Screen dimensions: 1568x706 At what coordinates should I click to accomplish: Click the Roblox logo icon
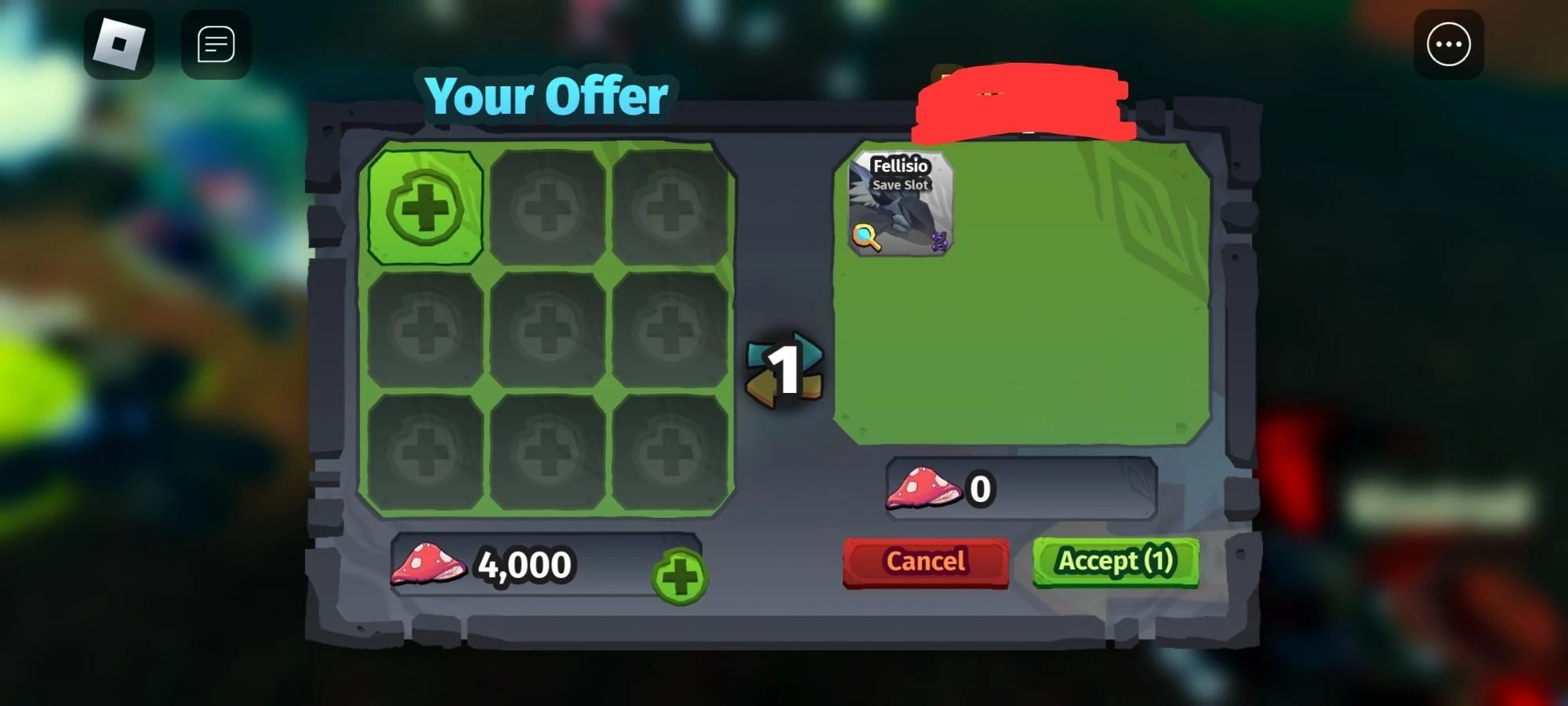119,44
